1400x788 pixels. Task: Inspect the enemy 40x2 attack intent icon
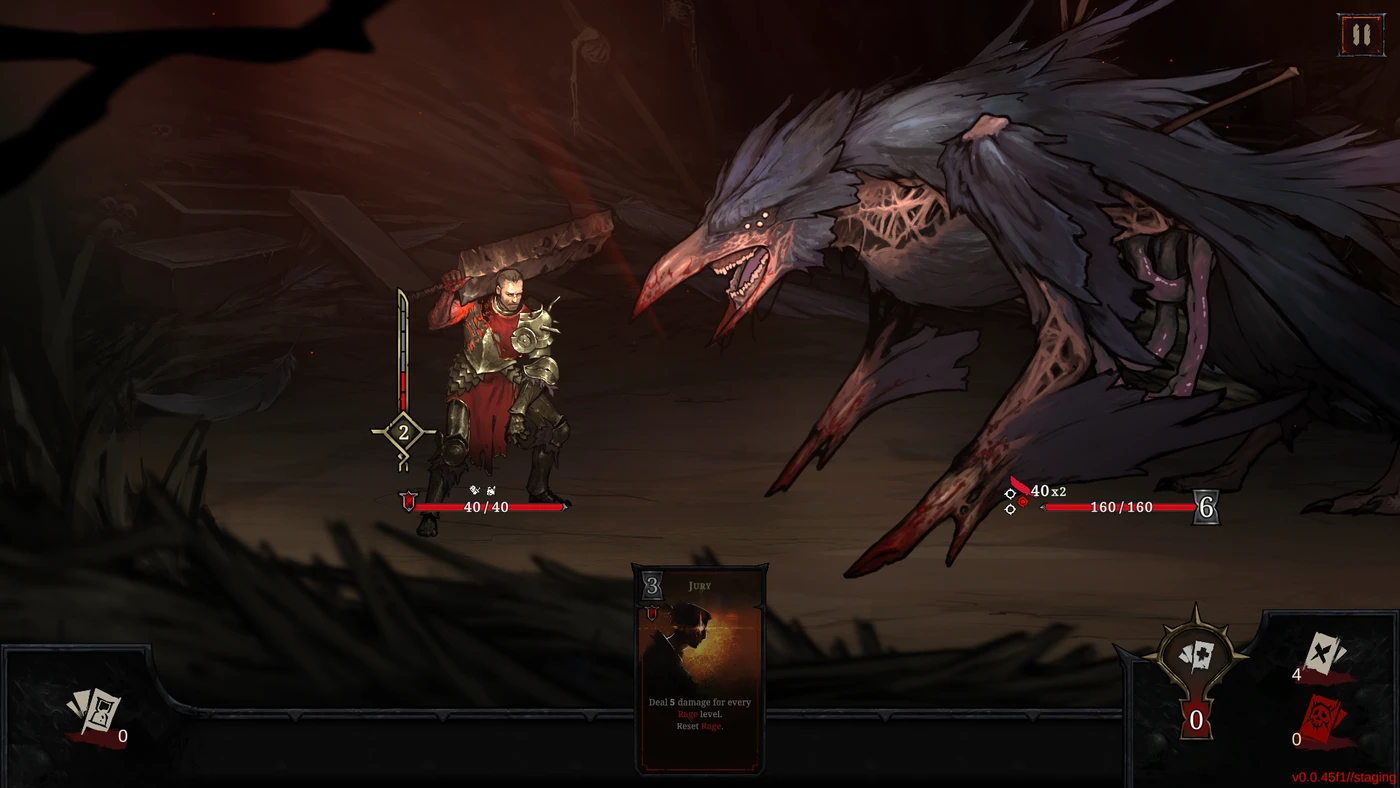1020,492
